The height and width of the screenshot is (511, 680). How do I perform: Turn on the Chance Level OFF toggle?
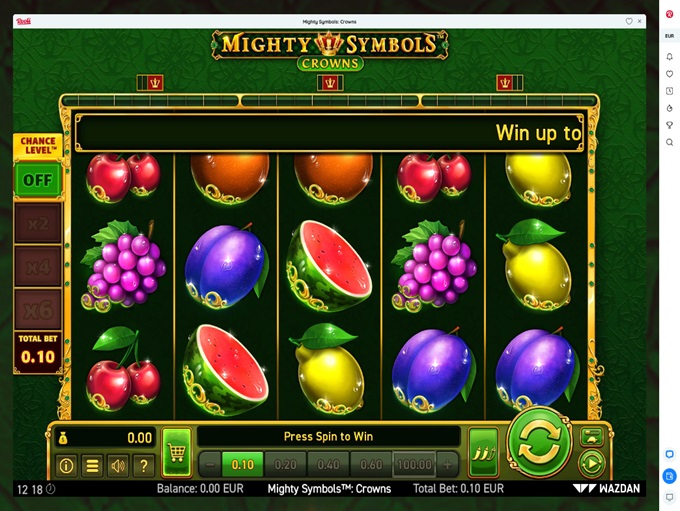pyautogui.click(x=38, y=181)
